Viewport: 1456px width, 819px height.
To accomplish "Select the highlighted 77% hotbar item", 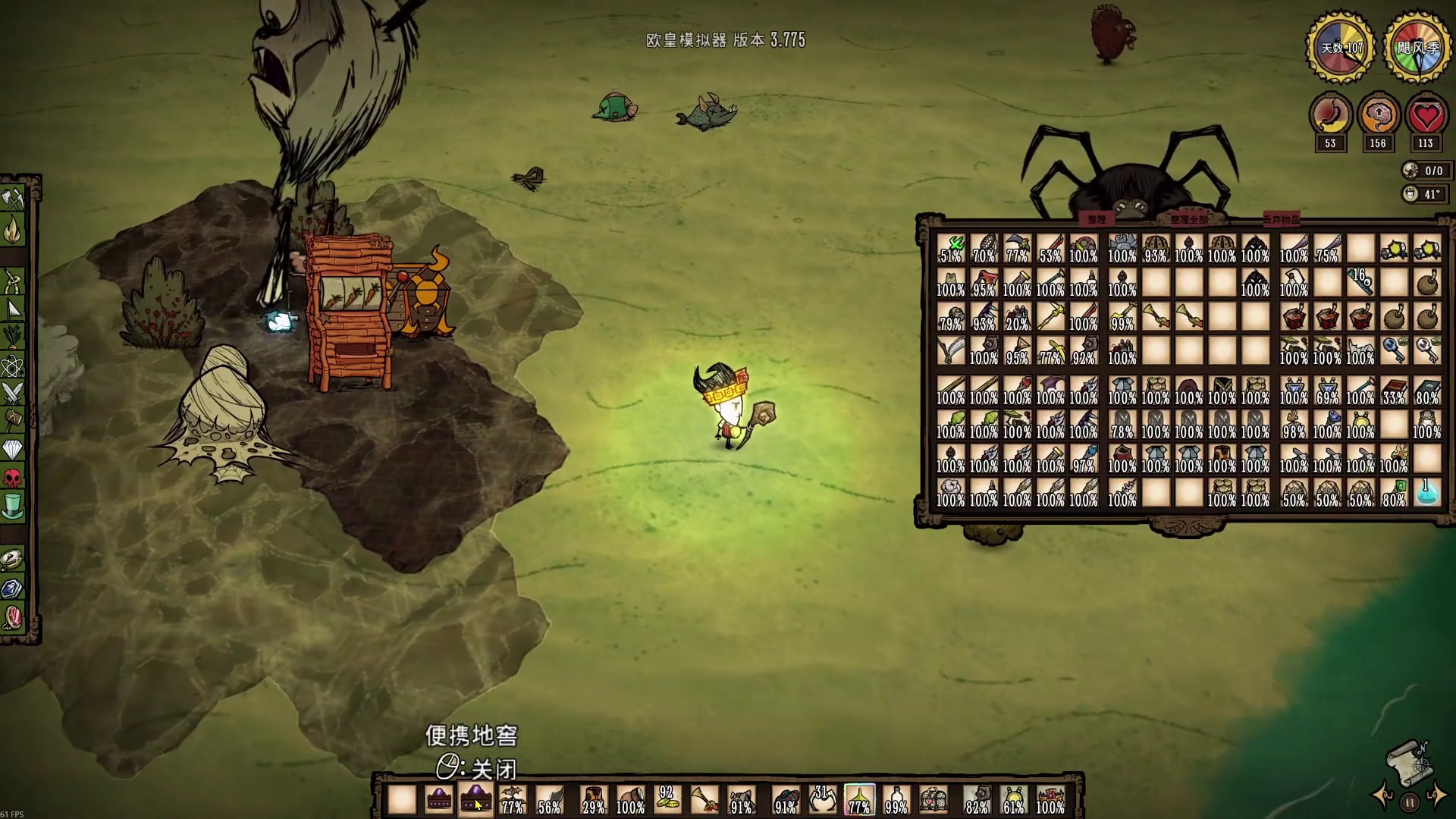I will click(x=859, y=800).
